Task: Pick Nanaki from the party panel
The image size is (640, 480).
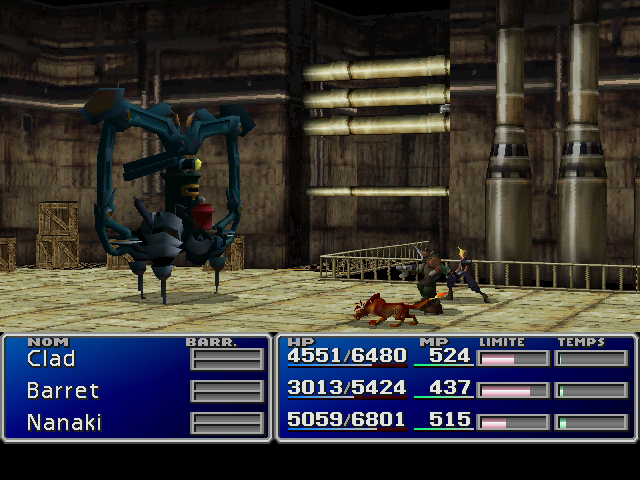Action: [x=64, y=422]
